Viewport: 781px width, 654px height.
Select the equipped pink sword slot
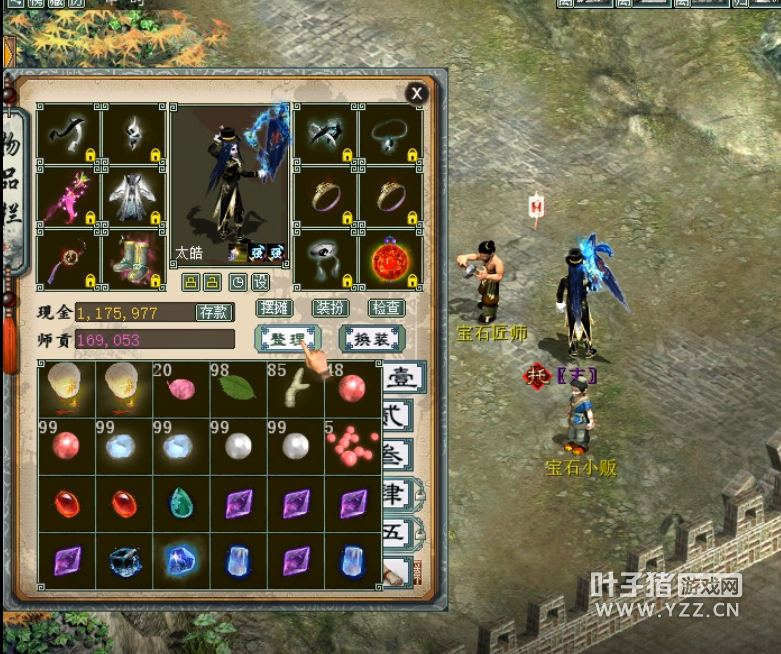click(67, 197)
